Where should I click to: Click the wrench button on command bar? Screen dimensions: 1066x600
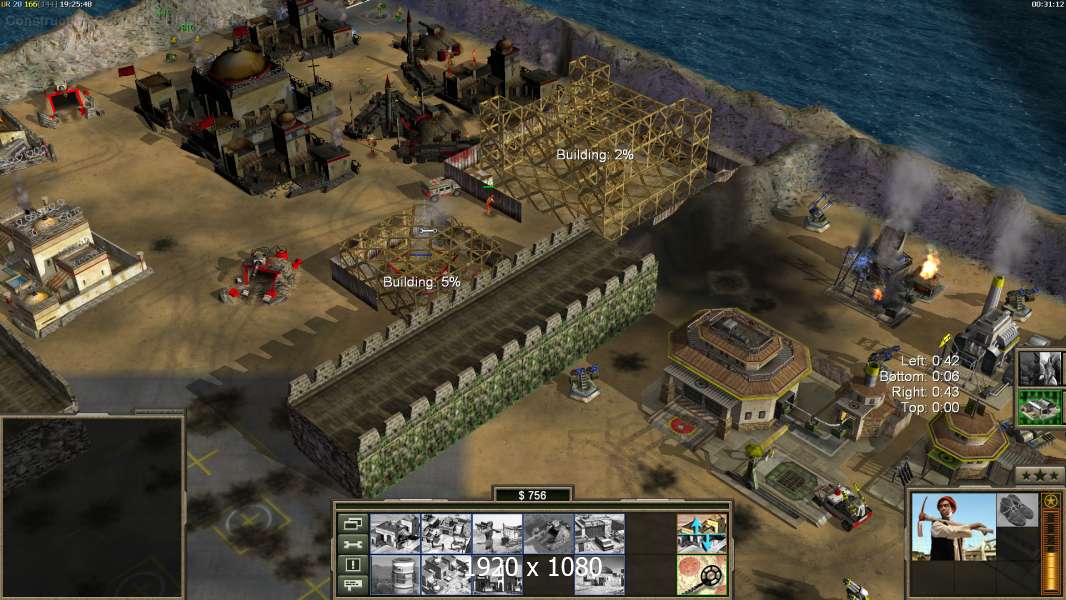(x=352, y=544)
